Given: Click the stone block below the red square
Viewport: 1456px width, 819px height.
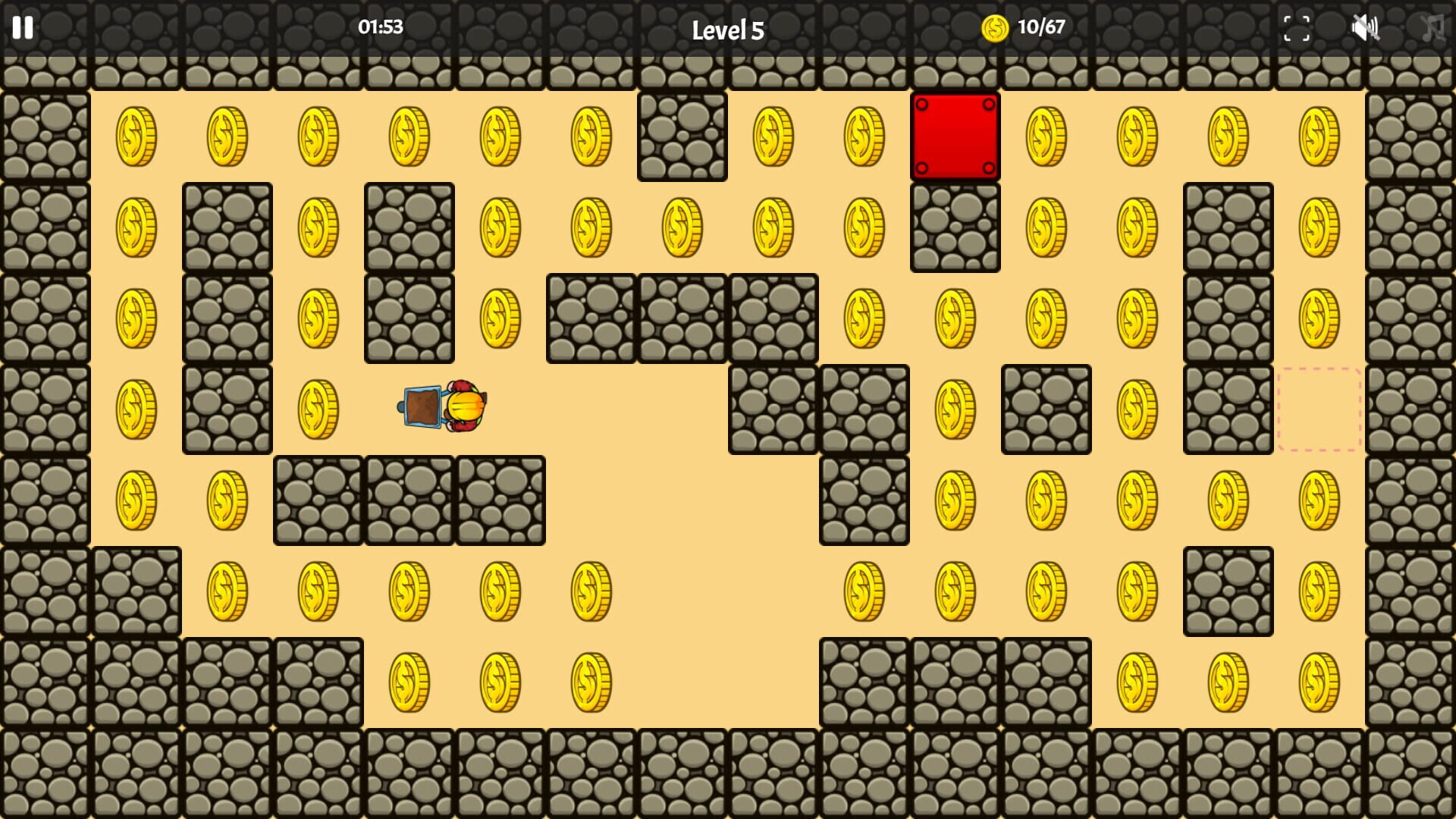Looking at the screenshot, I should [955, 228].
